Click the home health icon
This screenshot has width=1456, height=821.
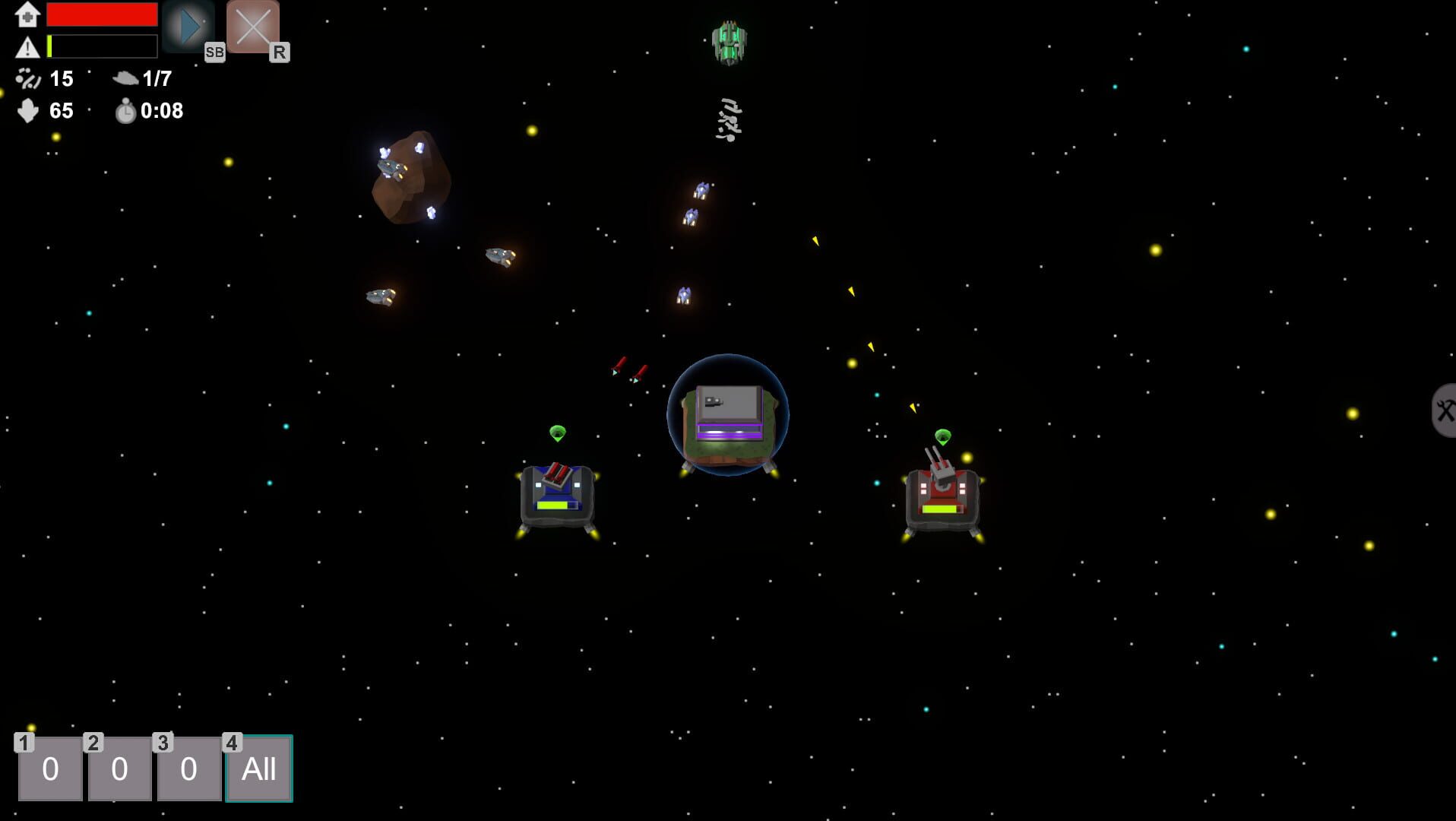pyautogui.click(x=27, y=14)
